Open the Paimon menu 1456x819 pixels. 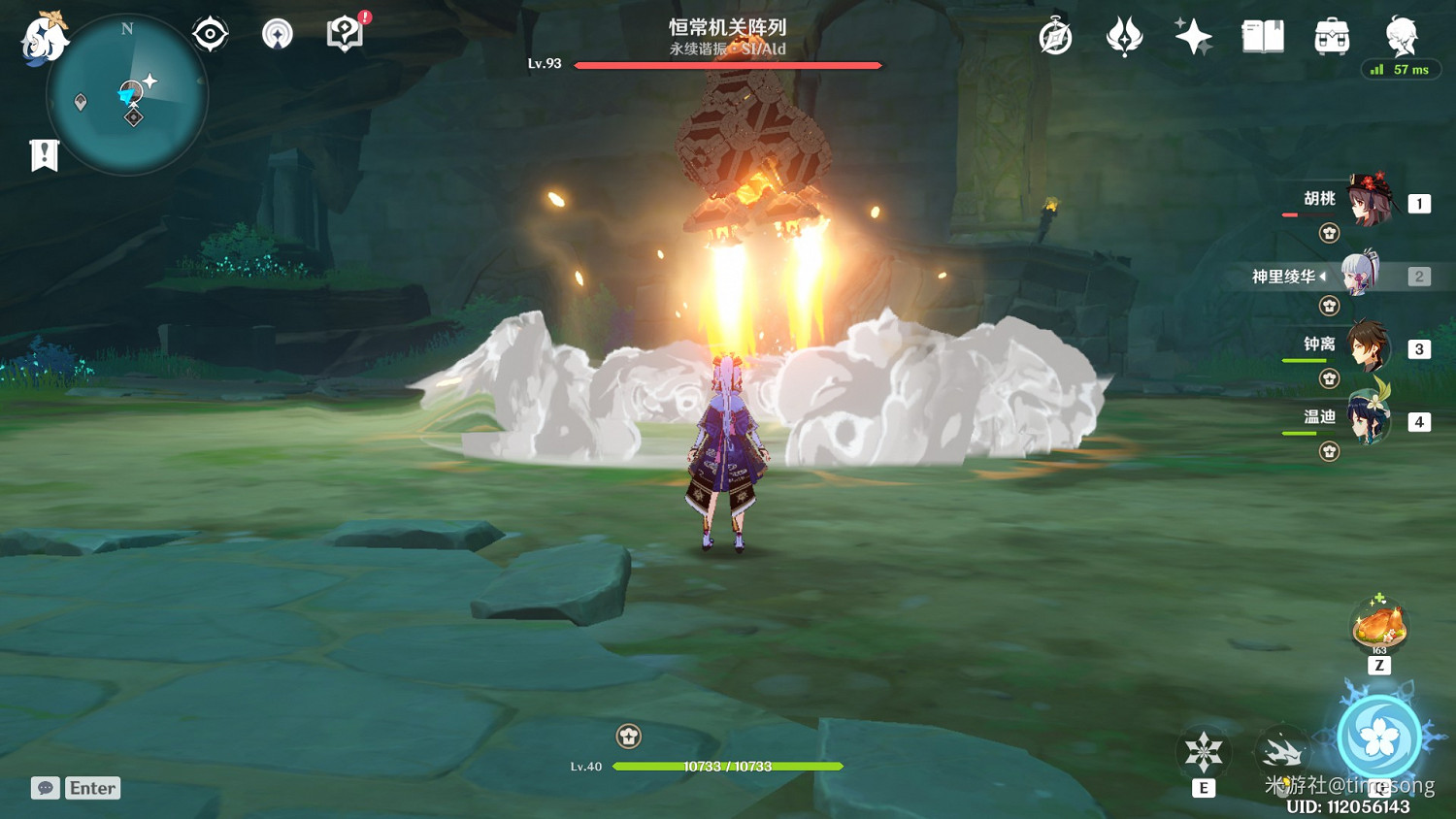(44, 39)
